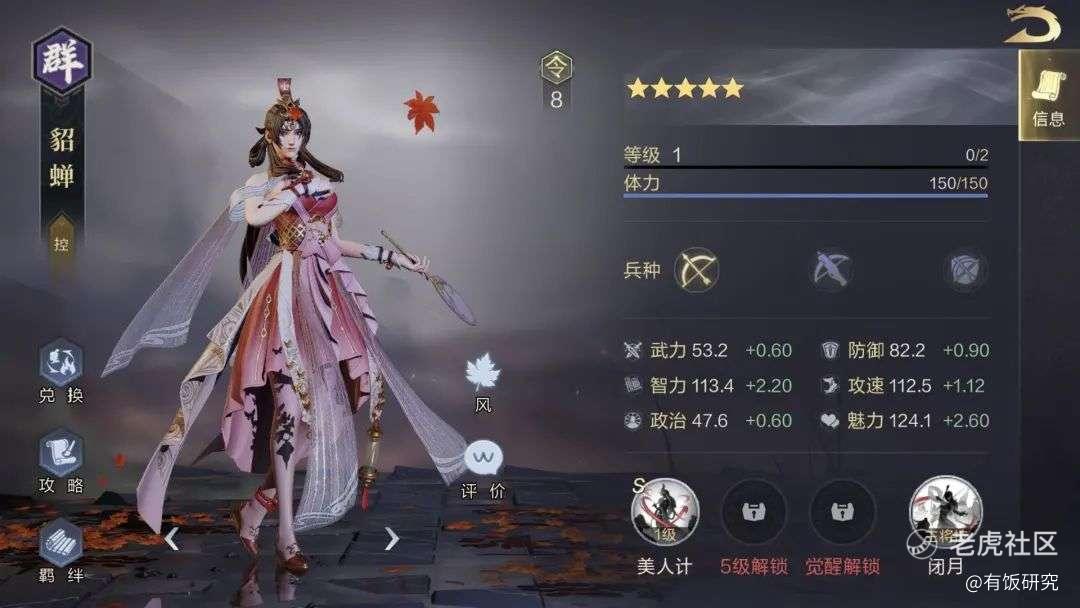Image resolution: width=1080 pixels, height=608 pixels.
Task: Select the crossbow troop type icon
Action: [x=831, y=270]
